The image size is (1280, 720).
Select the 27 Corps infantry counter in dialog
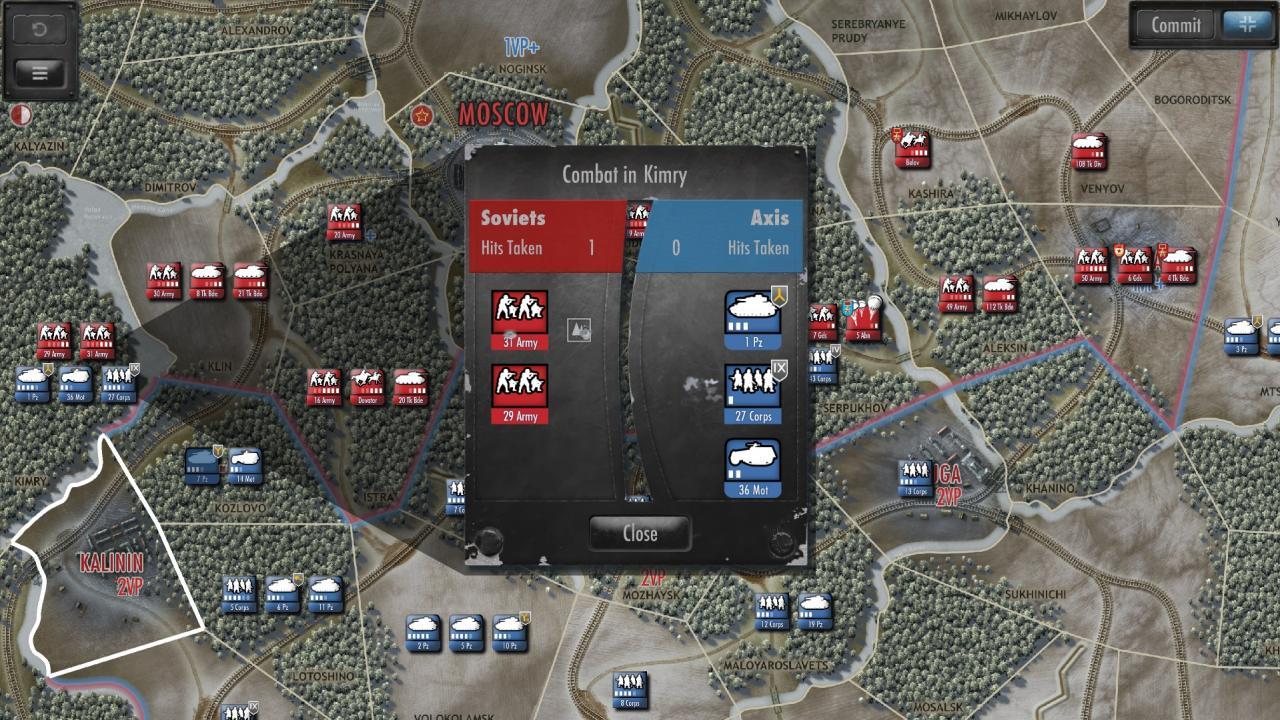click(x=753, y=387)
